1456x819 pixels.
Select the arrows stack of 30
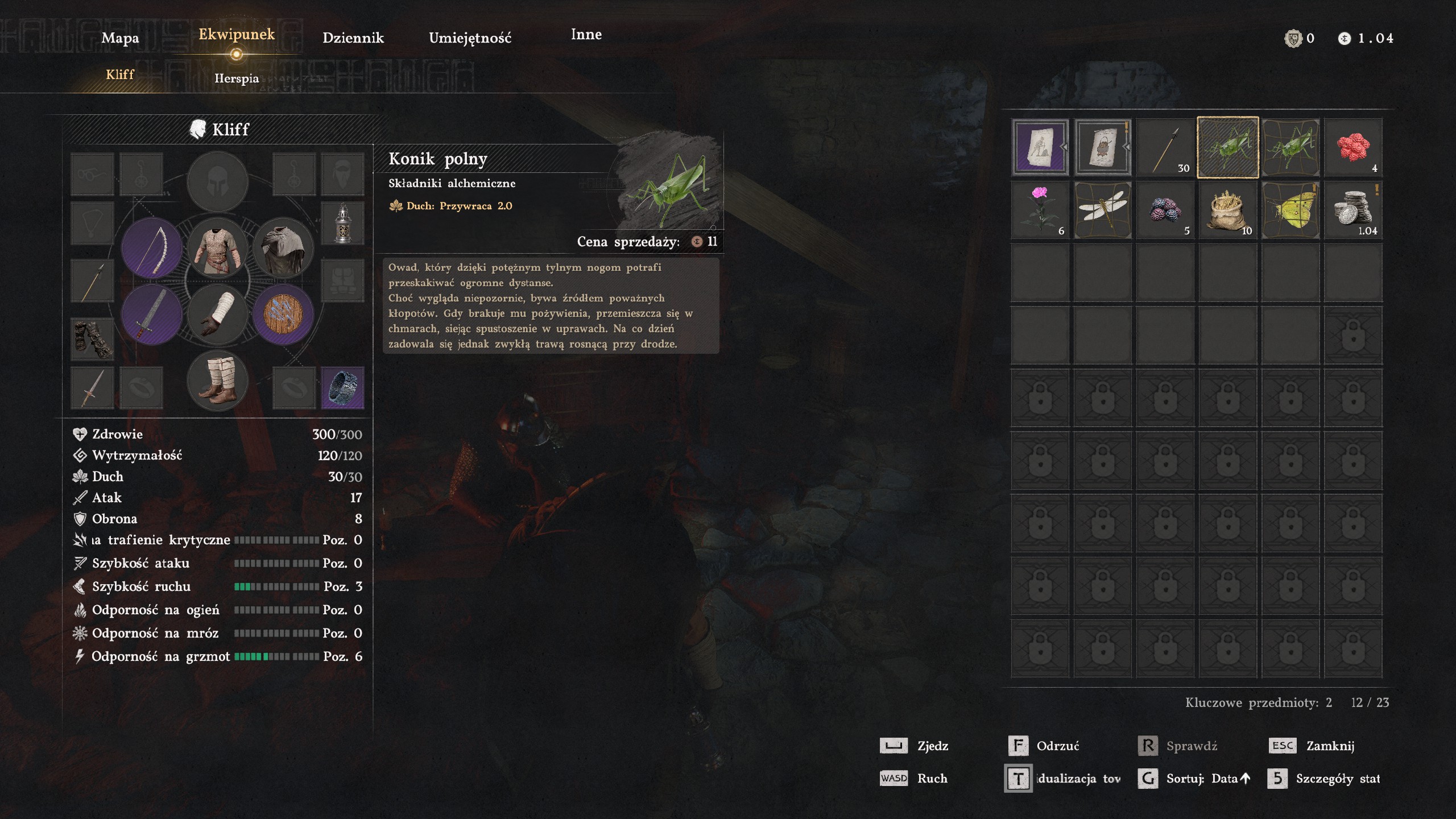(x=1165, y=147)
